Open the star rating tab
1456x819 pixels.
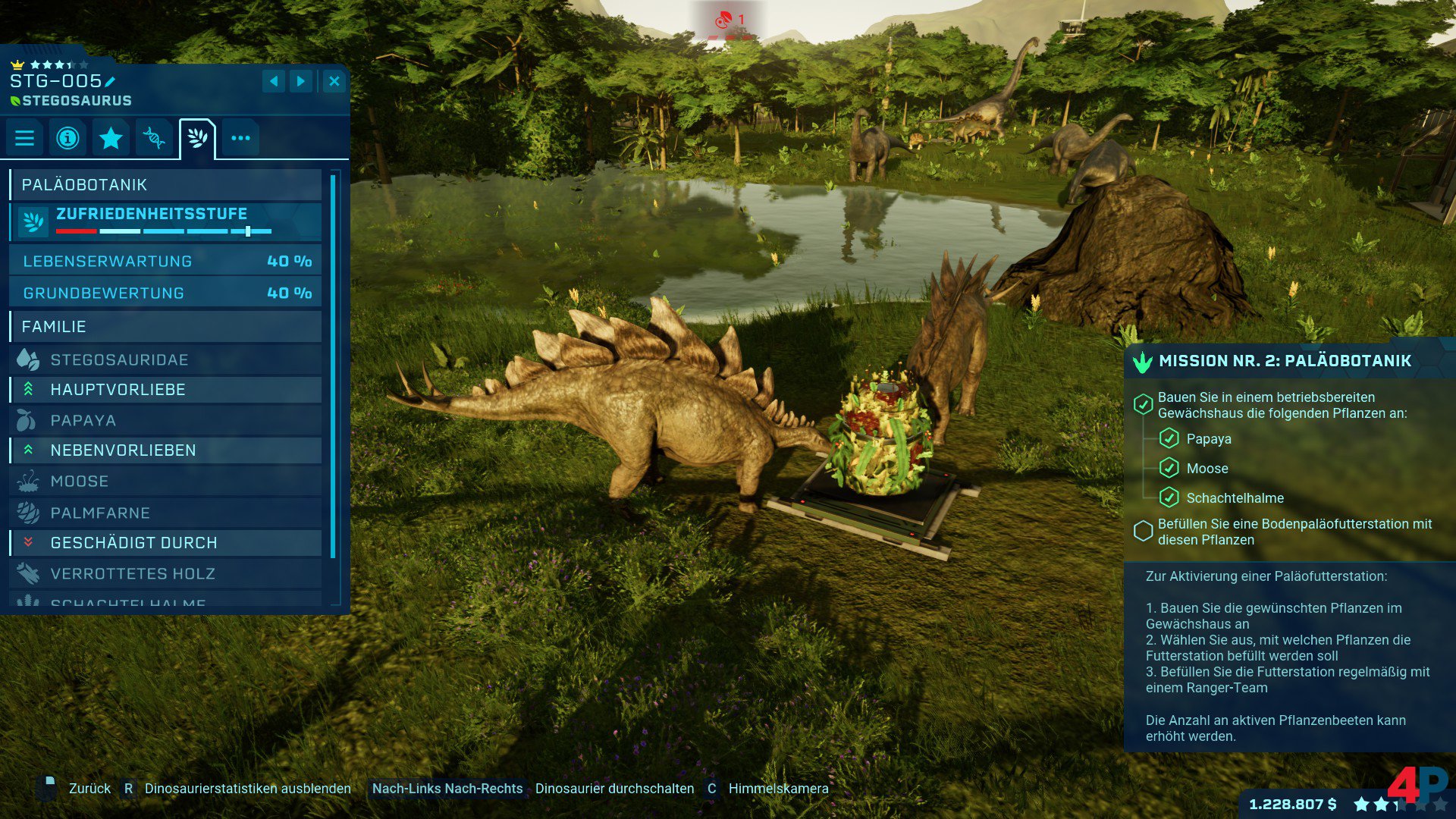[111, 138]
